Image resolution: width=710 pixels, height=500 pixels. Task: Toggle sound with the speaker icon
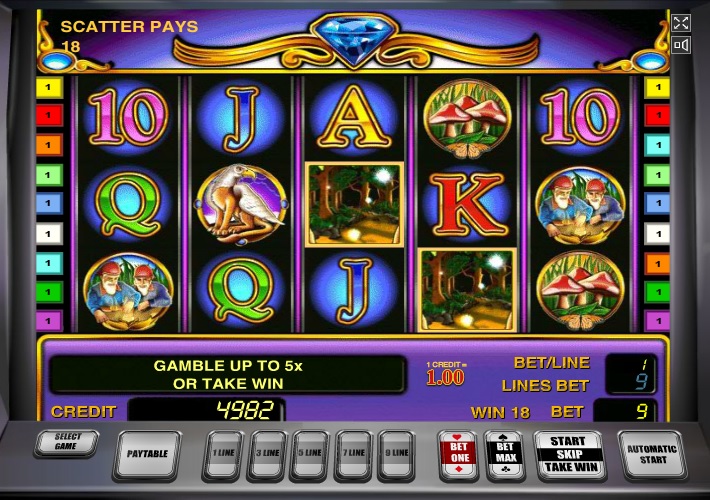(681, 45)
